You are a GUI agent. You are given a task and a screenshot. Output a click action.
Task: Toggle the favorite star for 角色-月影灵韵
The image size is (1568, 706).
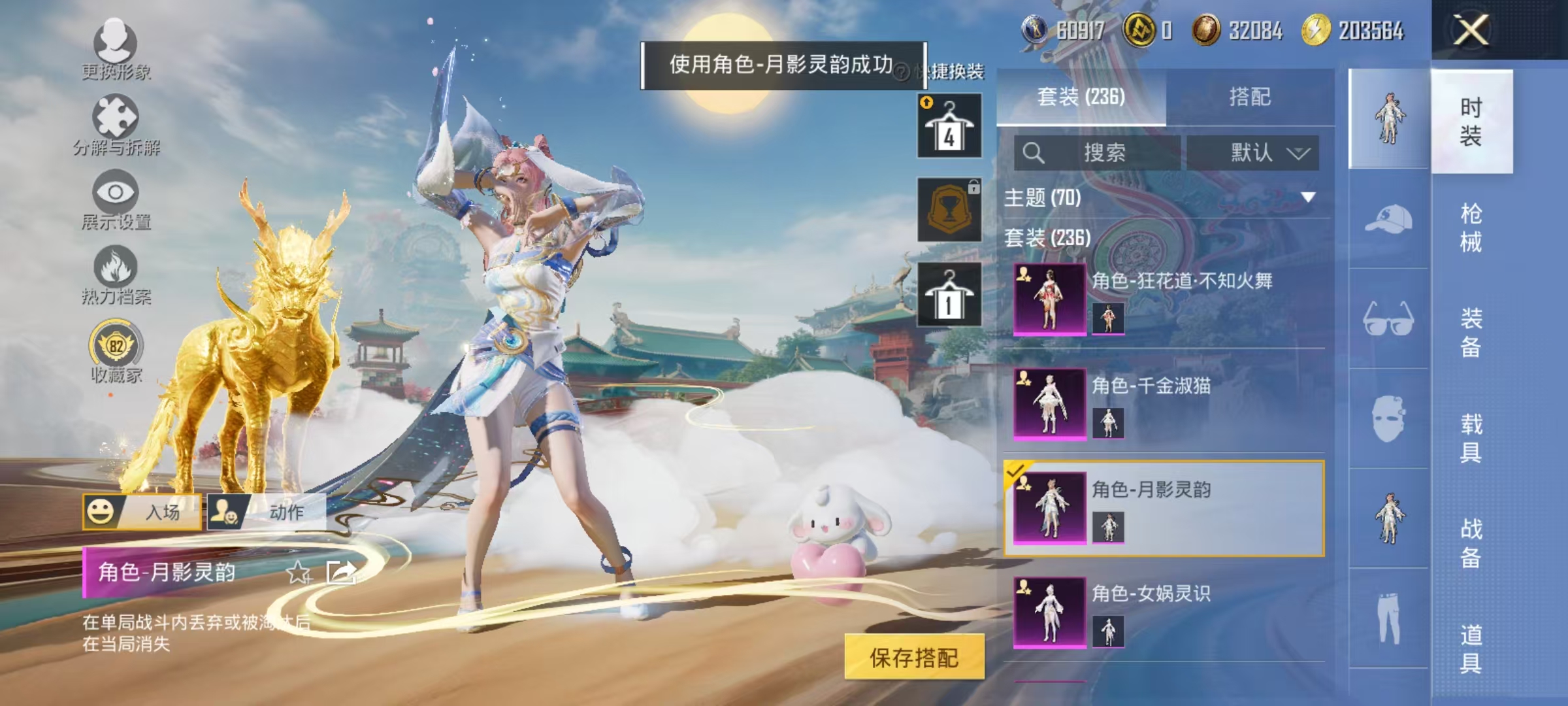click(299, 572)
